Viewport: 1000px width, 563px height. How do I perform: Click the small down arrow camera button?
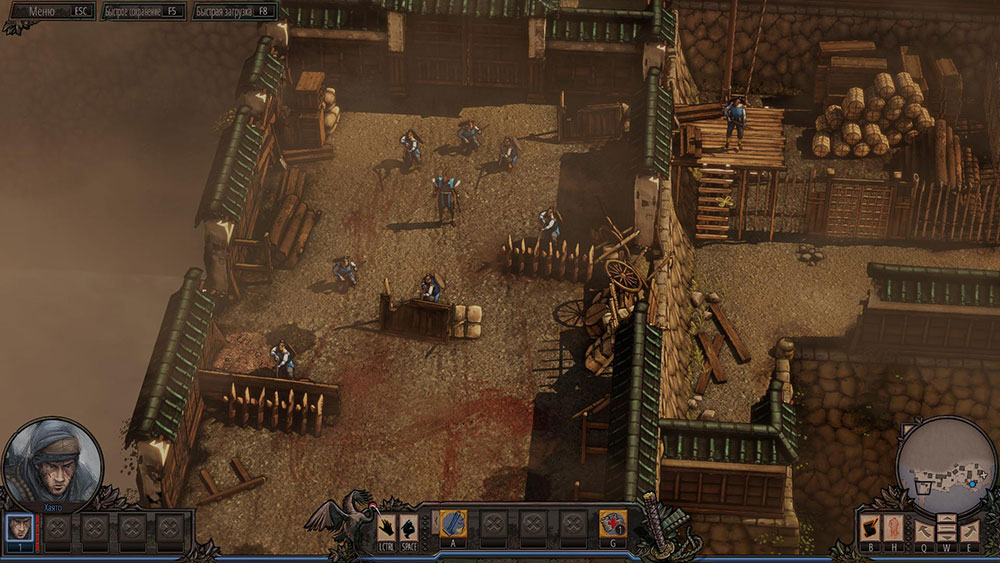tap(946, 537)
